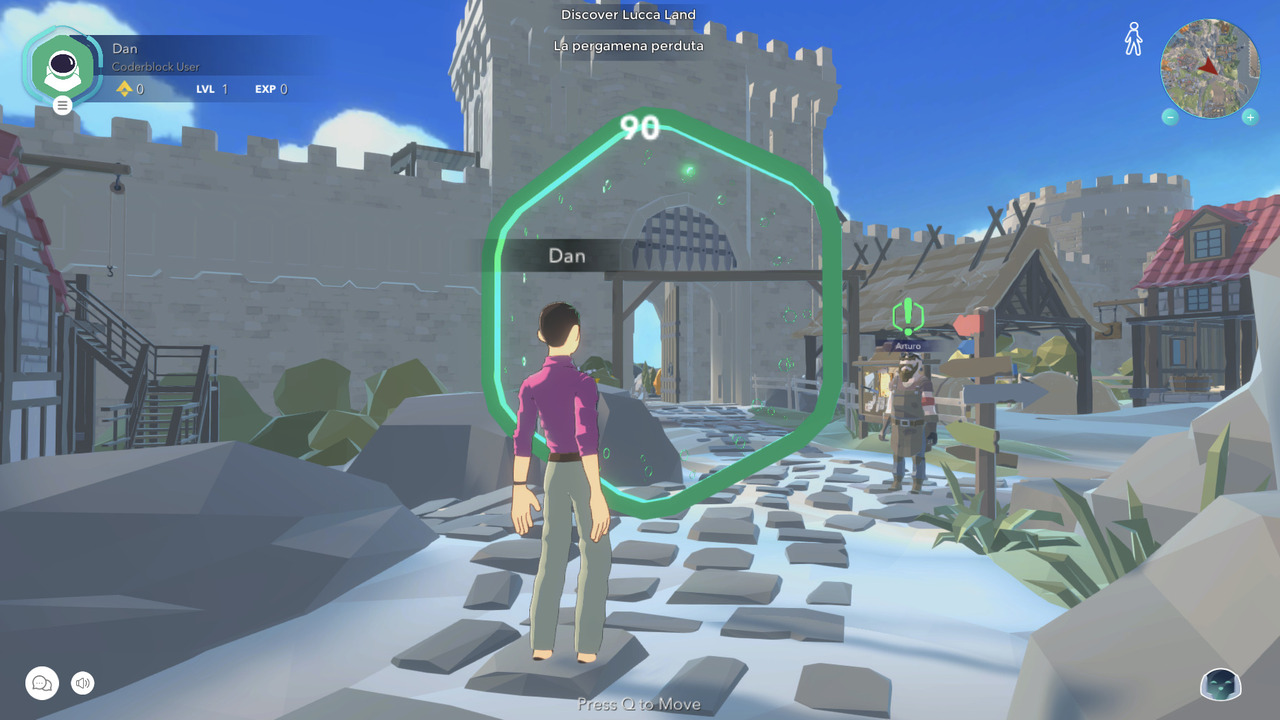Click Dan's astronaut profile avatar
The height and width of the screenshot is (720, 1280).
tap(63, 66)
